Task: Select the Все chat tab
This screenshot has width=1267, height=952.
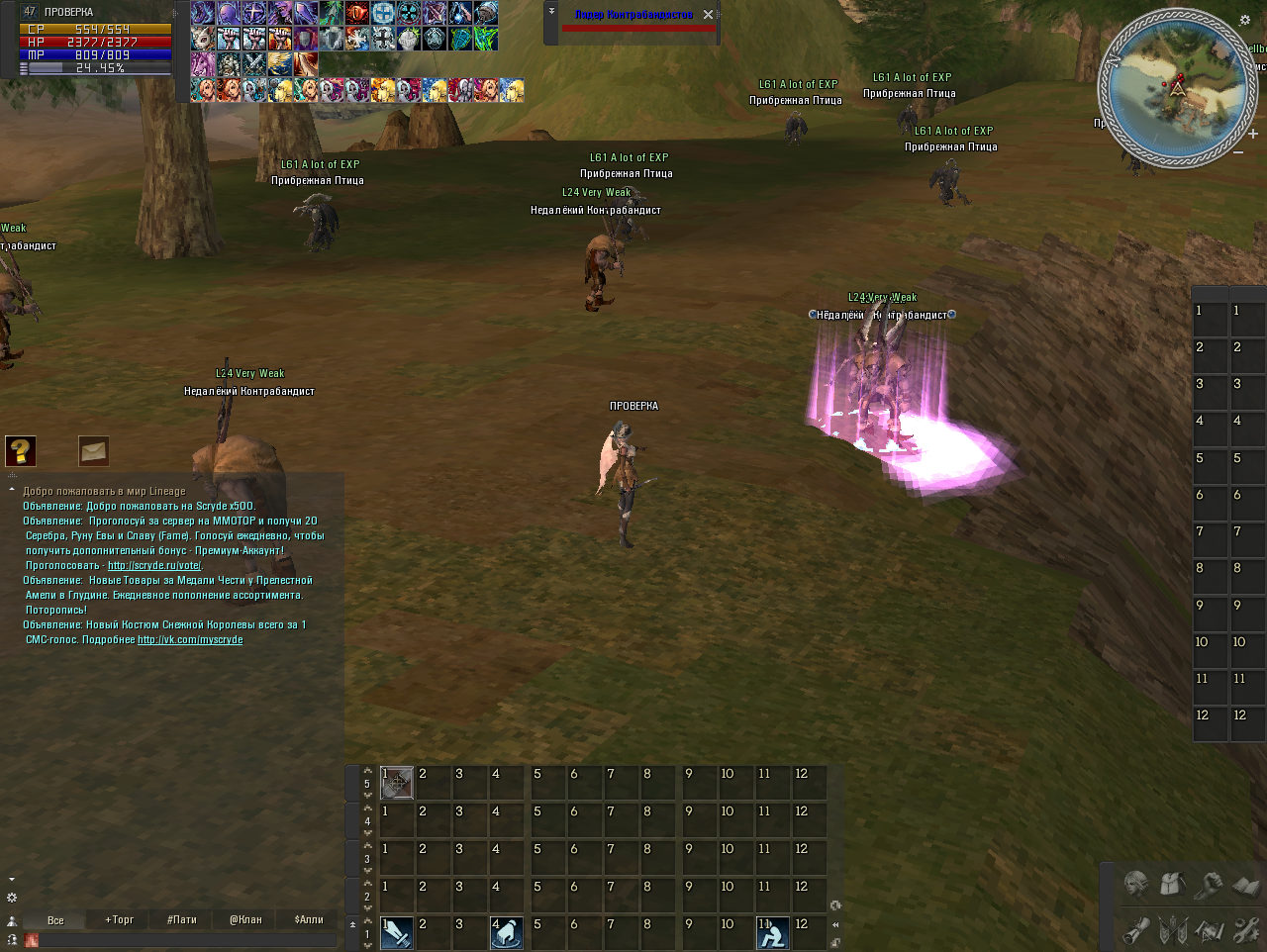Action: coord(55,919)
